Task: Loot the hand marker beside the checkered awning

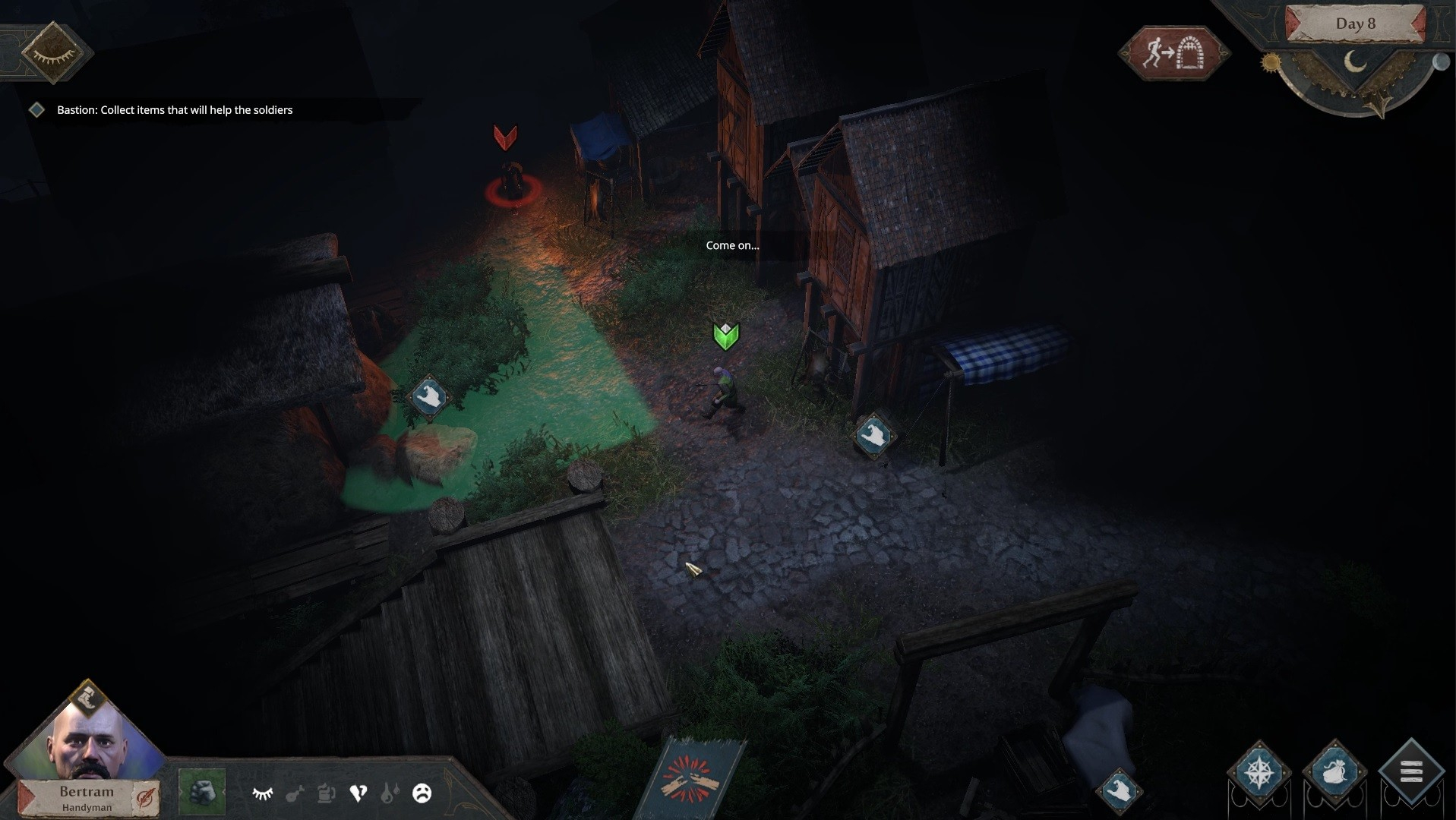Action: [x=873, y=436]
